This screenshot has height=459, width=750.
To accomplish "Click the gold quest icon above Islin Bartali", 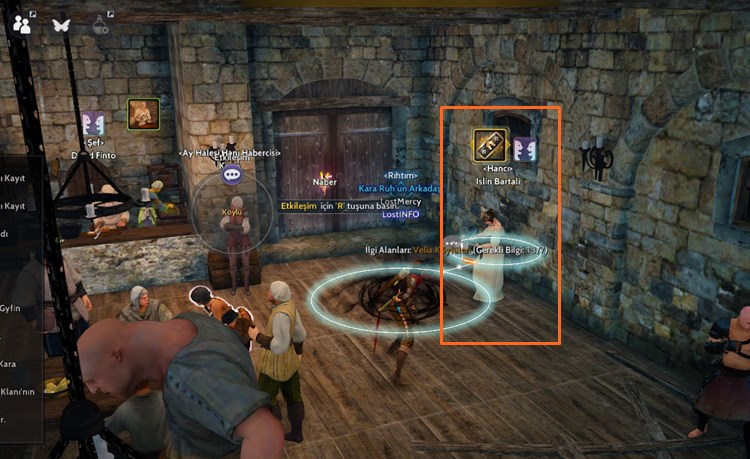I will click(x=490, y=145).
